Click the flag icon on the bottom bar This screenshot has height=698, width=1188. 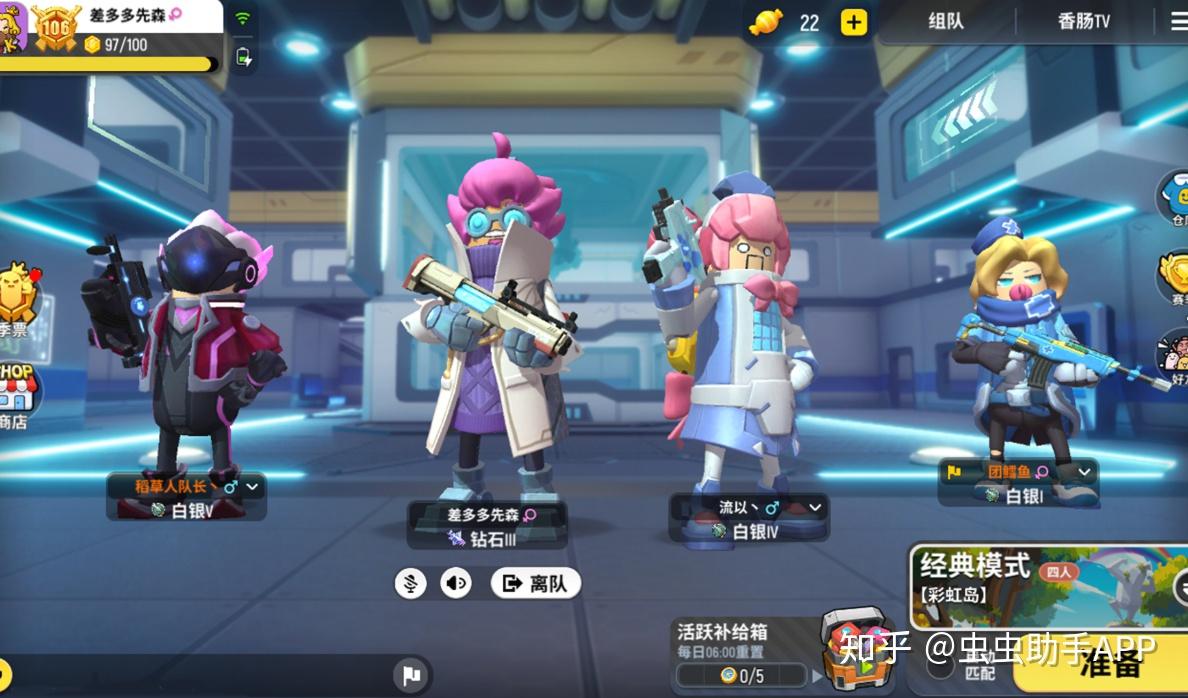[411, 675]
